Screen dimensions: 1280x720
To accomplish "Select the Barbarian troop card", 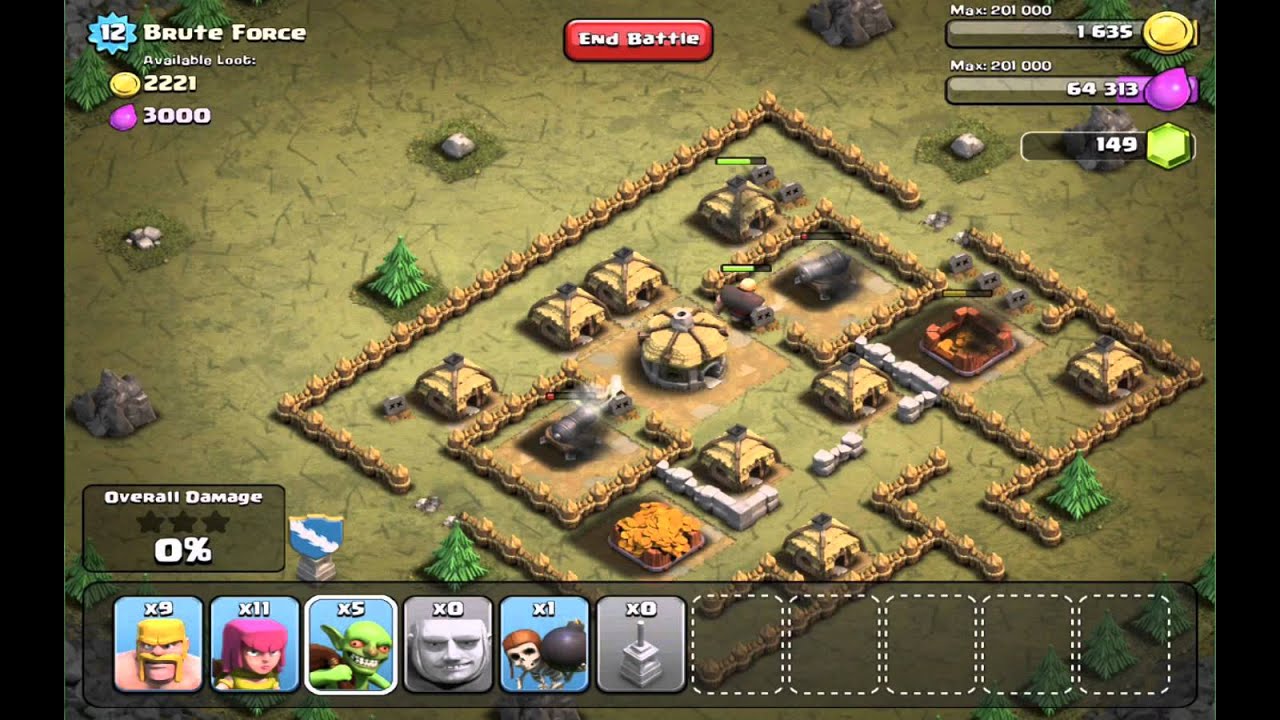I will 158,644.
